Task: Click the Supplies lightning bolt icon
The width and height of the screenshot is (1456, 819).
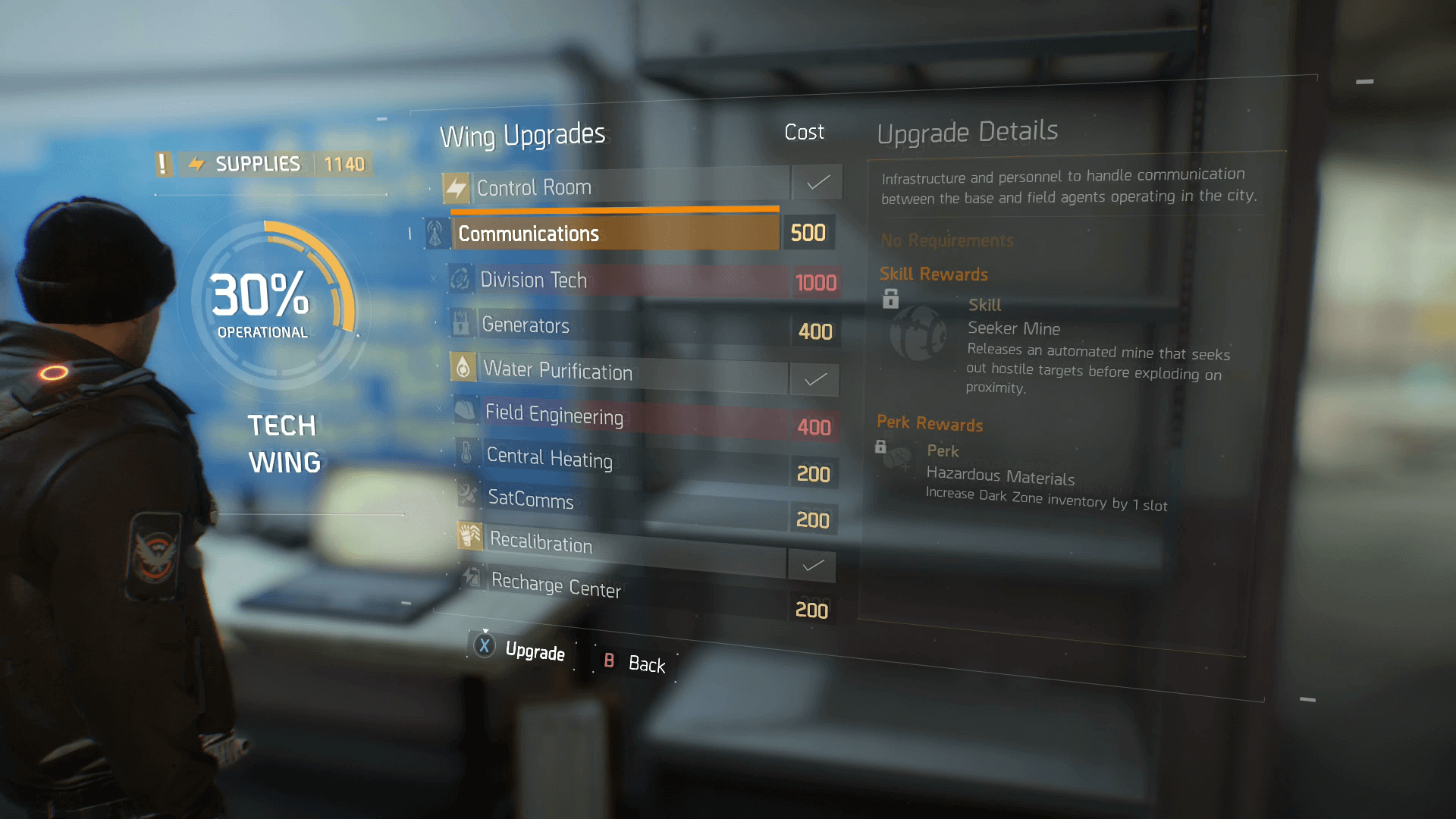Action: click(197, 163)
